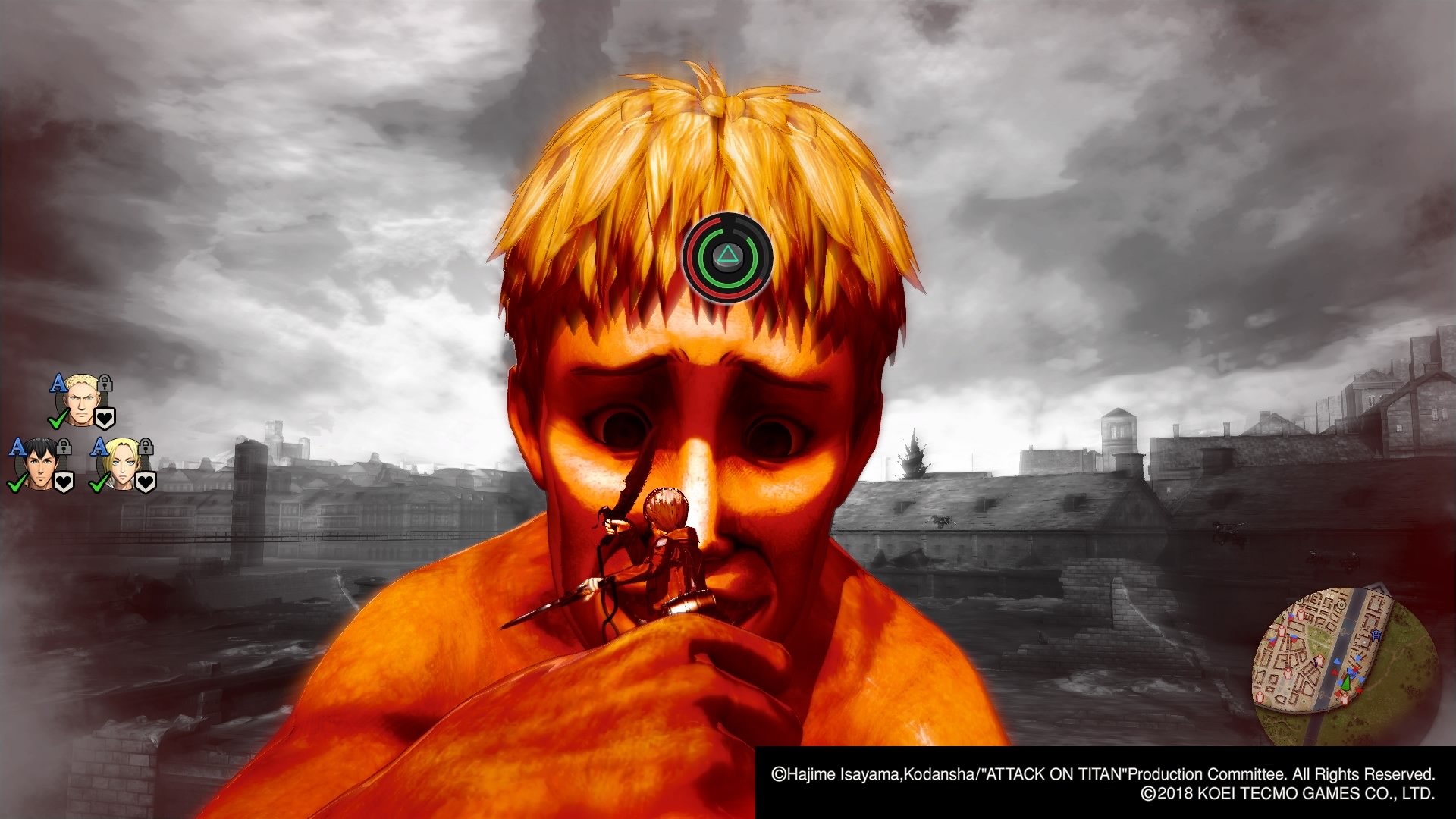Click the green checkmark under Reiner's portrait
1456x819 pixels.
(x=57, y=422)
